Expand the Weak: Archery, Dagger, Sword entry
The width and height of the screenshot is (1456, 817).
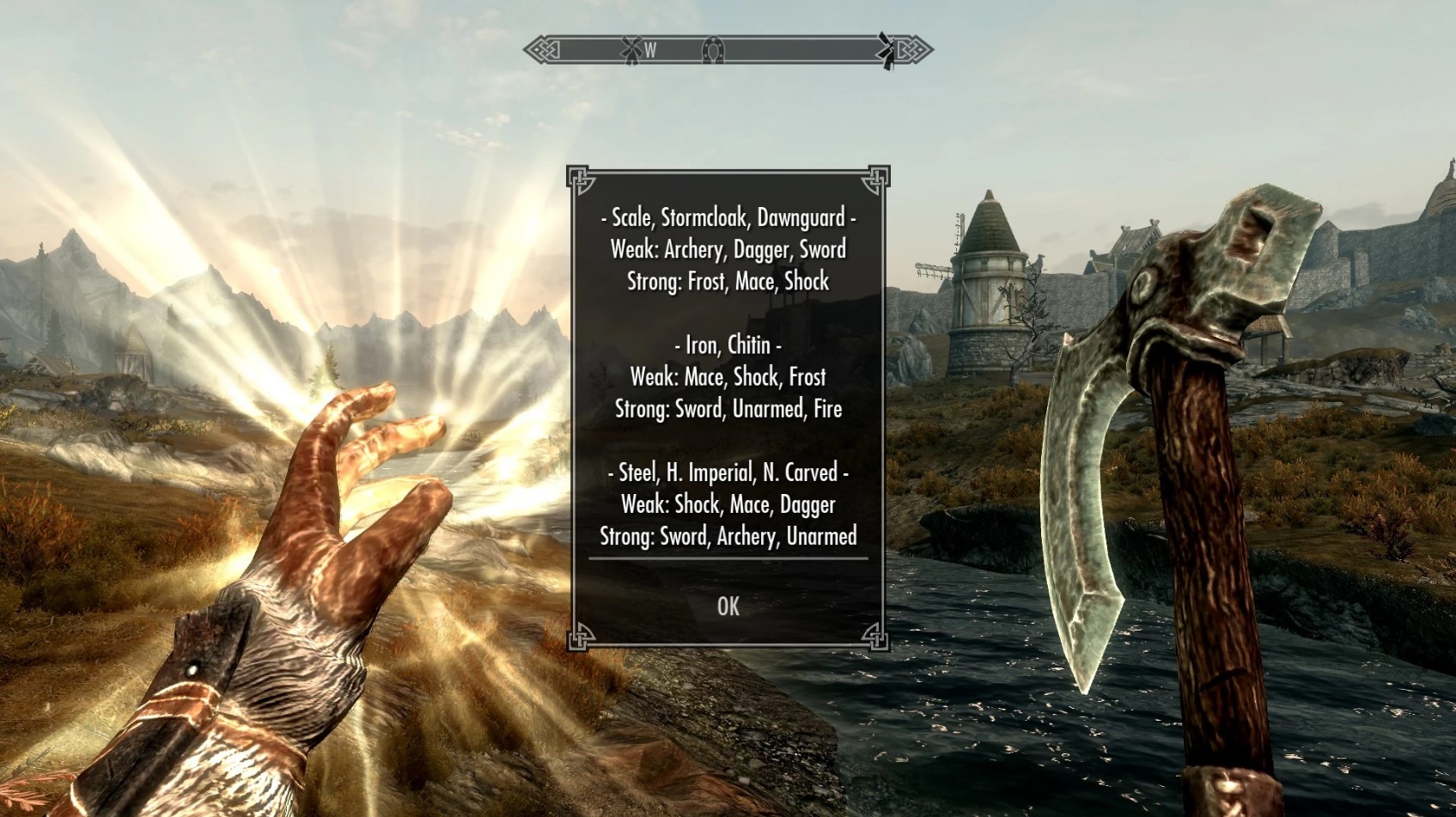coord(728,250)
